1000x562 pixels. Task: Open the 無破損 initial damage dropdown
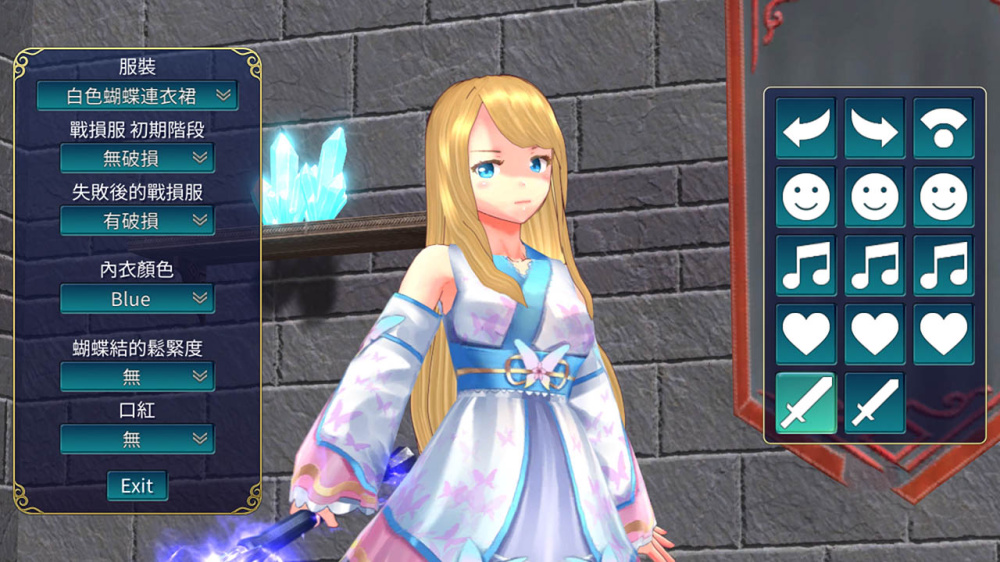[x=137, y=158]
